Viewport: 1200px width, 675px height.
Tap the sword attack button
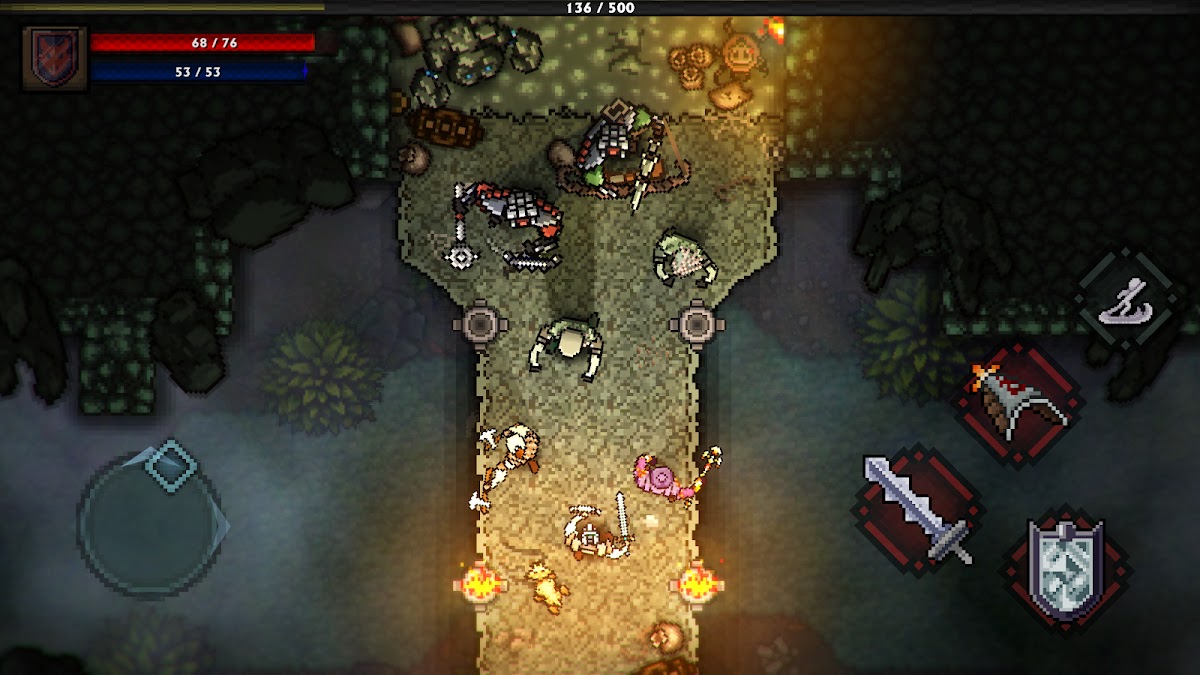click(x=918, y=511)
